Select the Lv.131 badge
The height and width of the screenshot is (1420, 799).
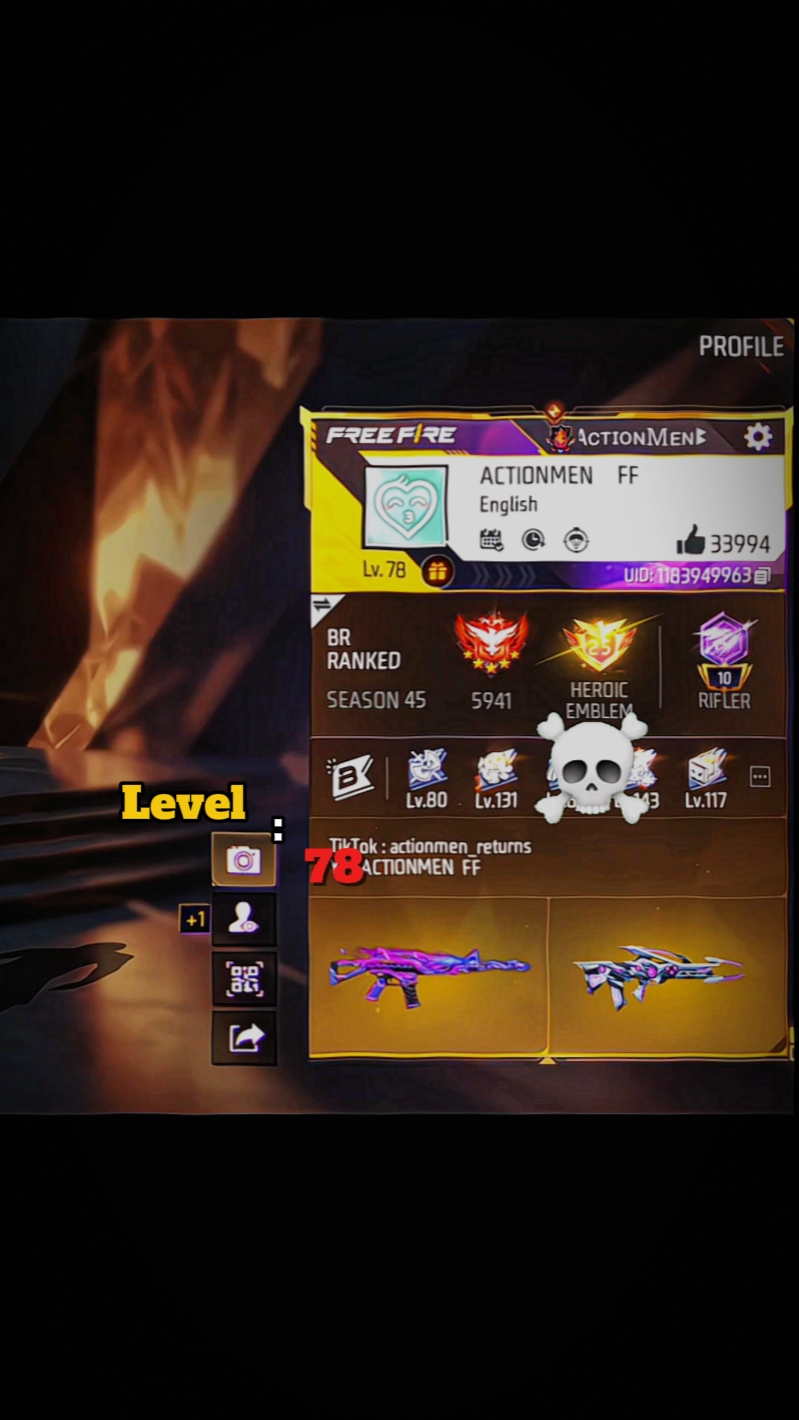point(496,773)
